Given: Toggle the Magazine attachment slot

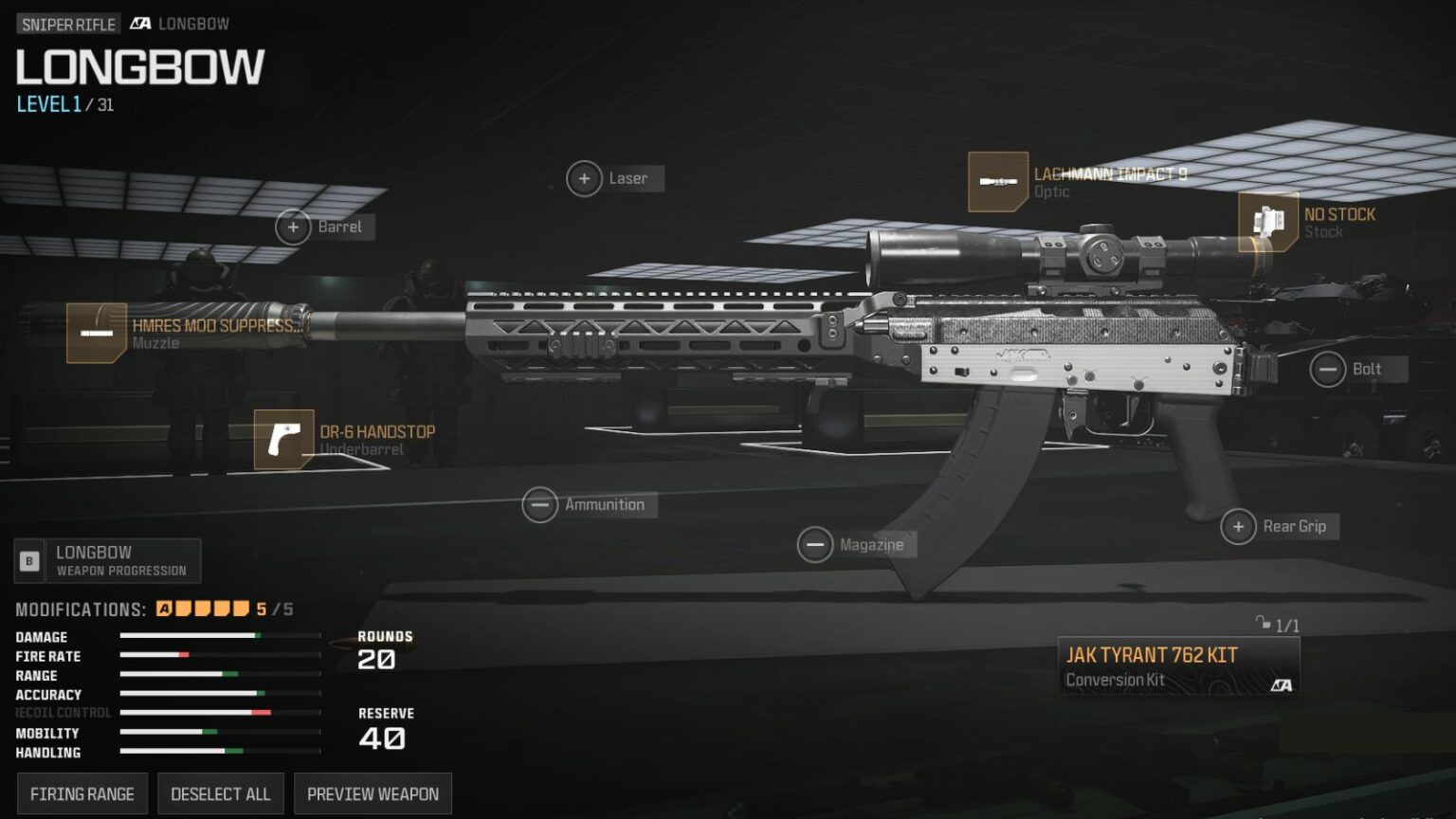Looking at the screenshot, I should pos(815,544).
